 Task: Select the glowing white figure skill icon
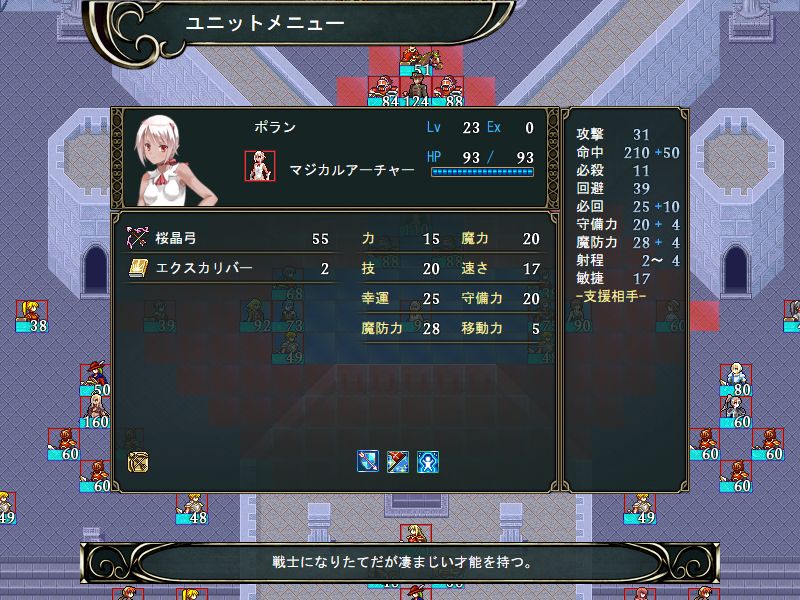point(428,462)
